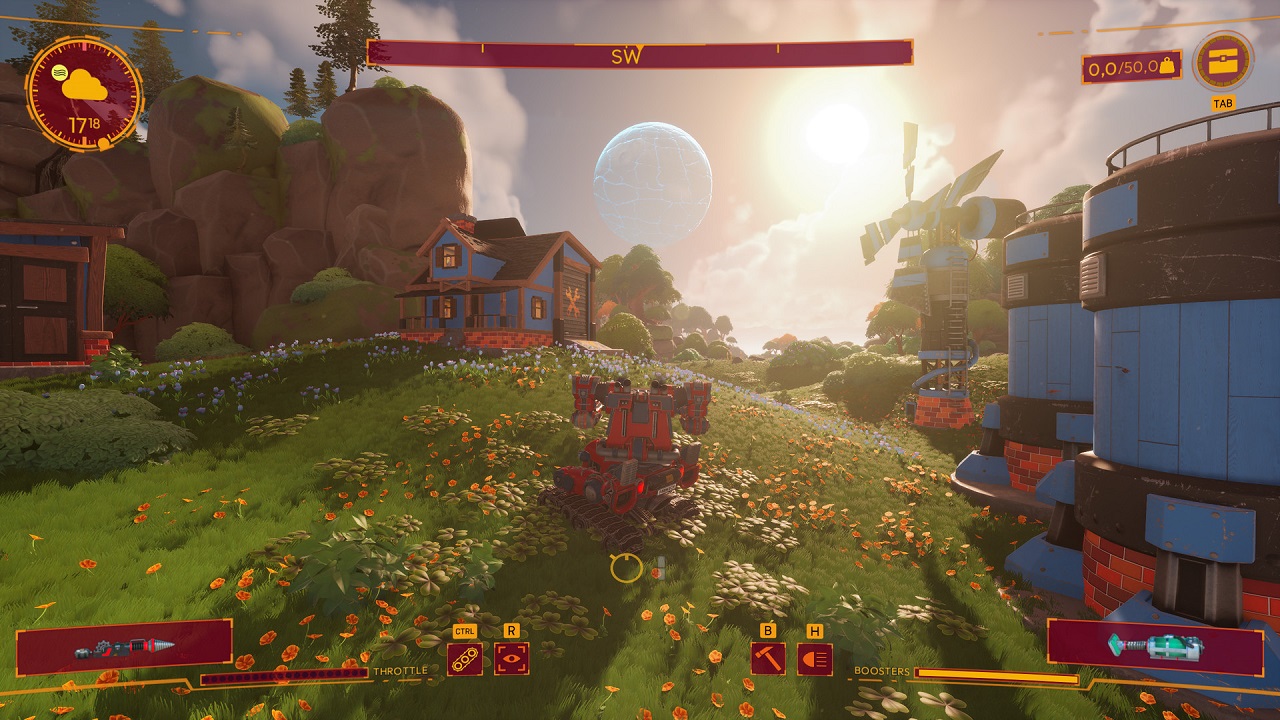Viewport: 1280px width, 720px height.
Task: Click the compass heading bar
Action: point(640,54)
